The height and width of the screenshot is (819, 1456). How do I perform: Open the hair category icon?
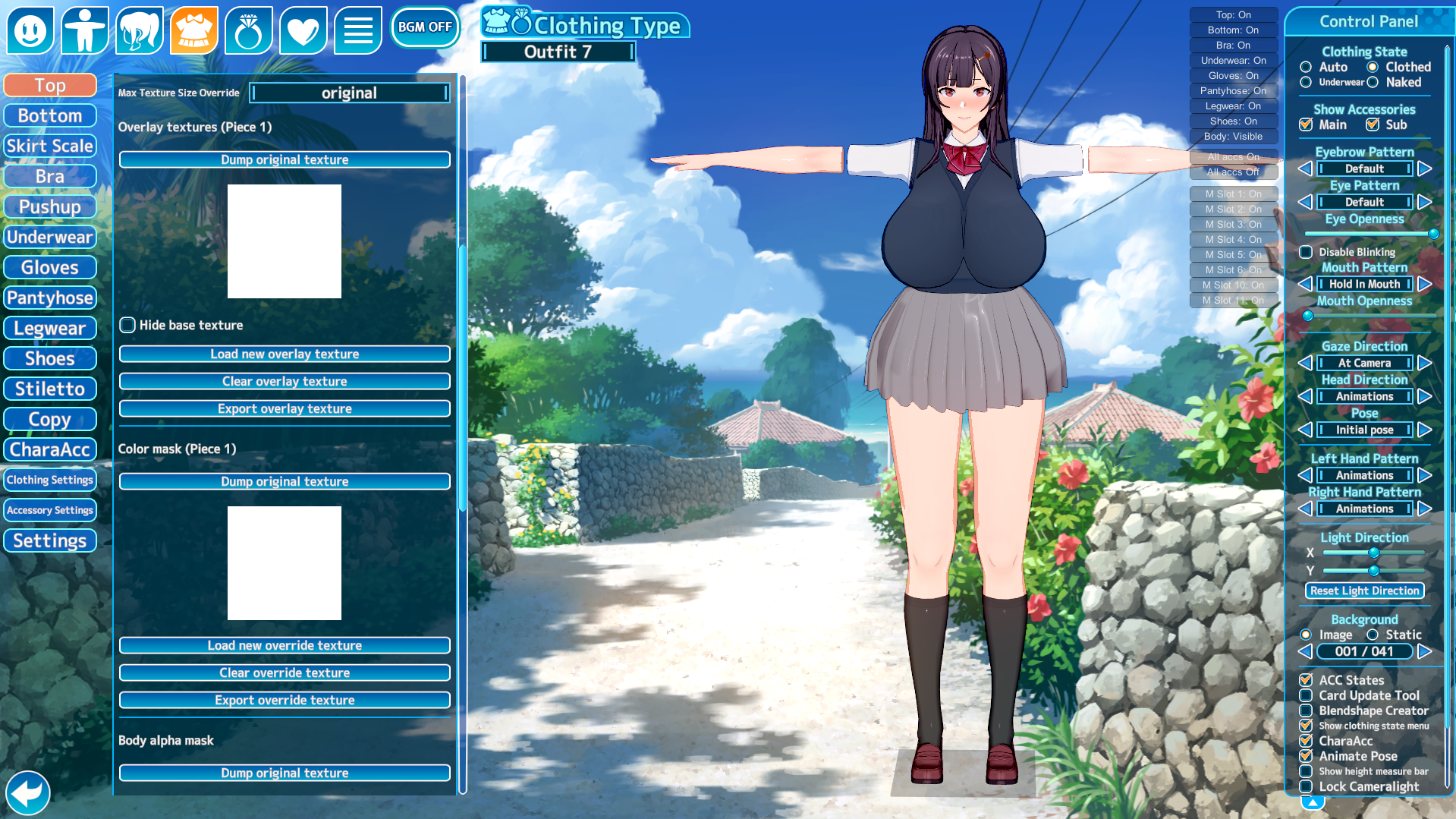(140, 30)
